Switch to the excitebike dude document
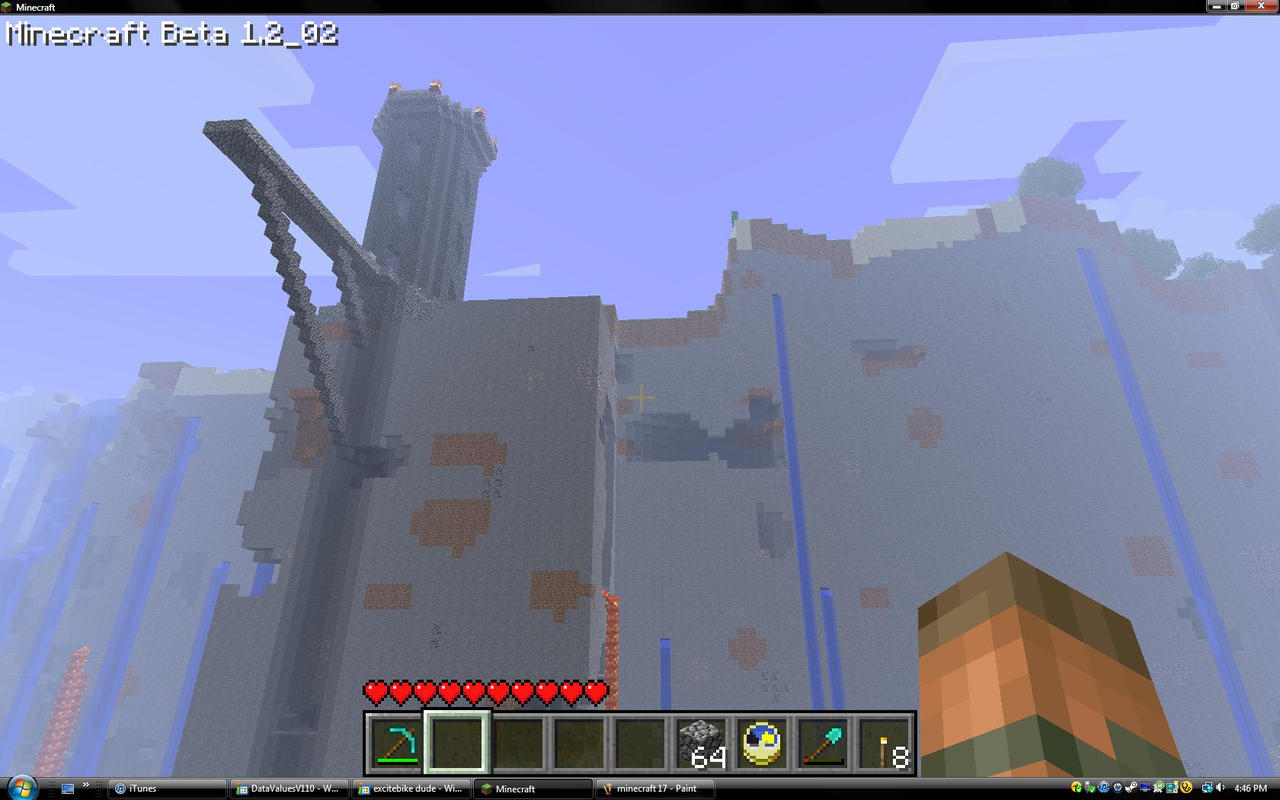This screenshot has width=1280, height=800. coord(410,789)
